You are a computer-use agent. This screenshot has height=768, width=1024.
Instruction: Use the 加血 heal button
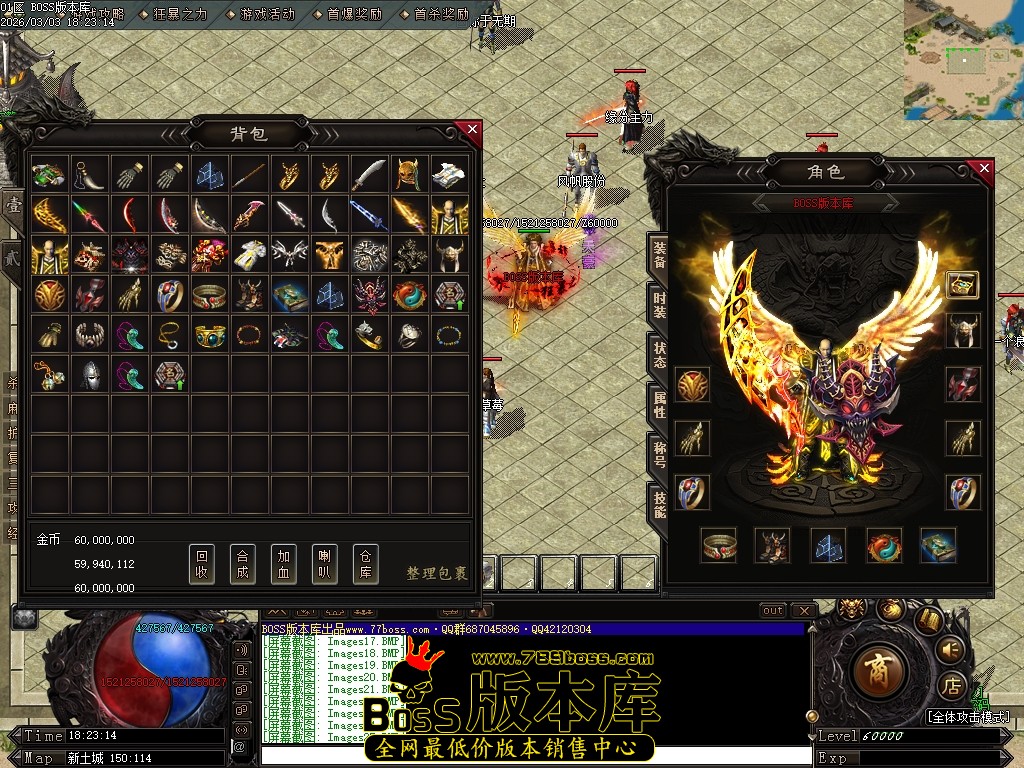284,565
